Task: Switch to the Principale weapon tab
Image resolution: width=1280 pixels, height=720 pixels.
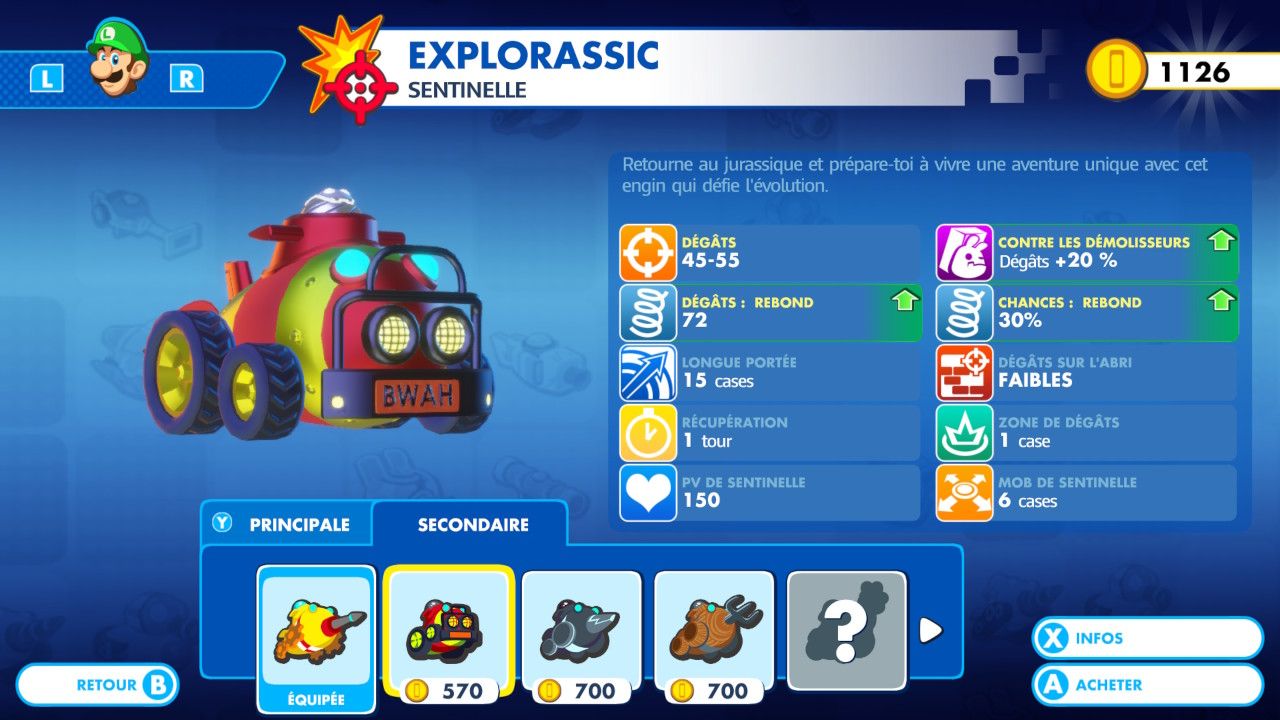Action: [x=285, y=524]
